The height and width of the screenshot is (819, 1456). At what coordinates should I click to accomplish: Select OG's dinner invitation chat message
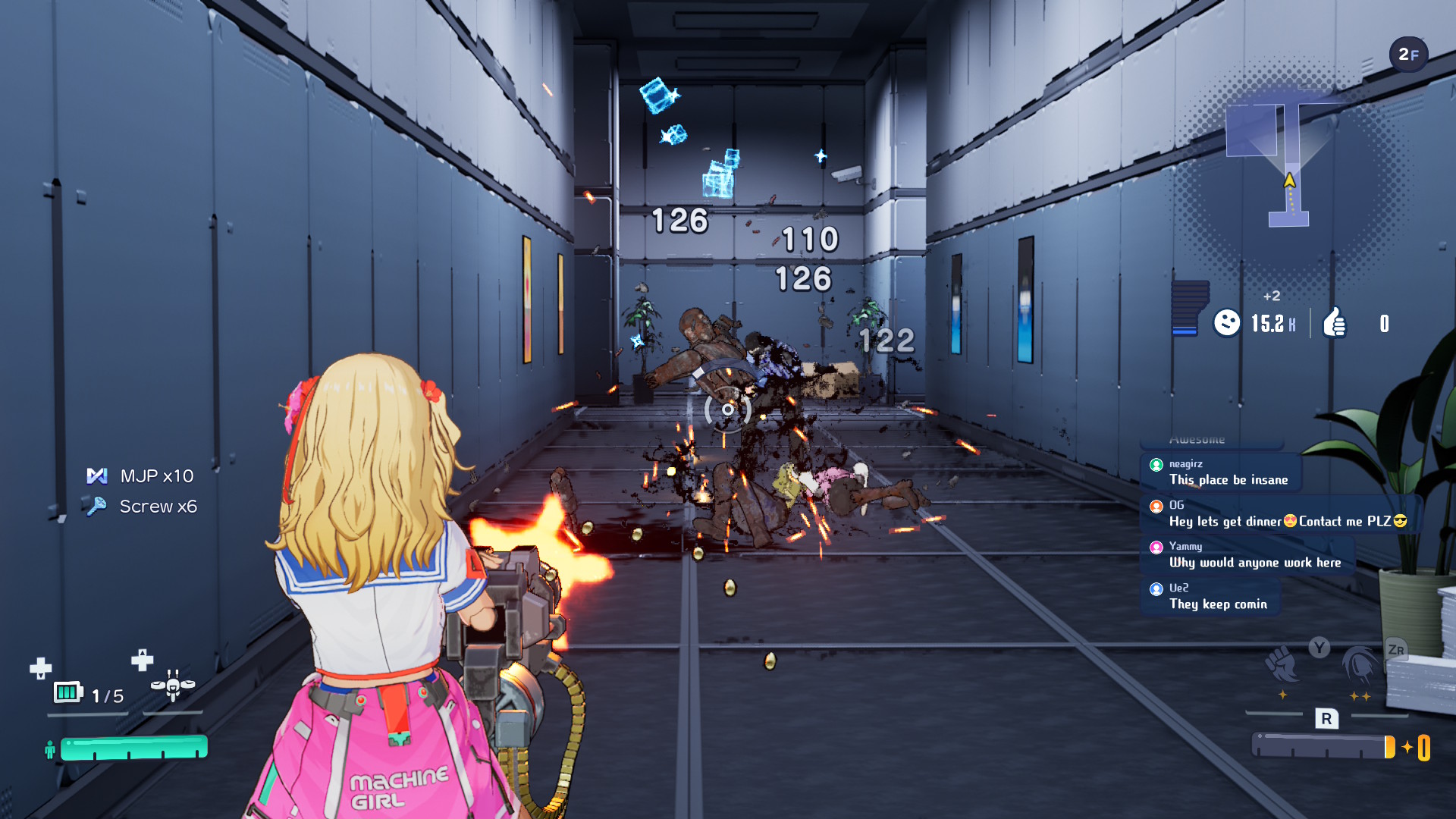click(1282, 513)
